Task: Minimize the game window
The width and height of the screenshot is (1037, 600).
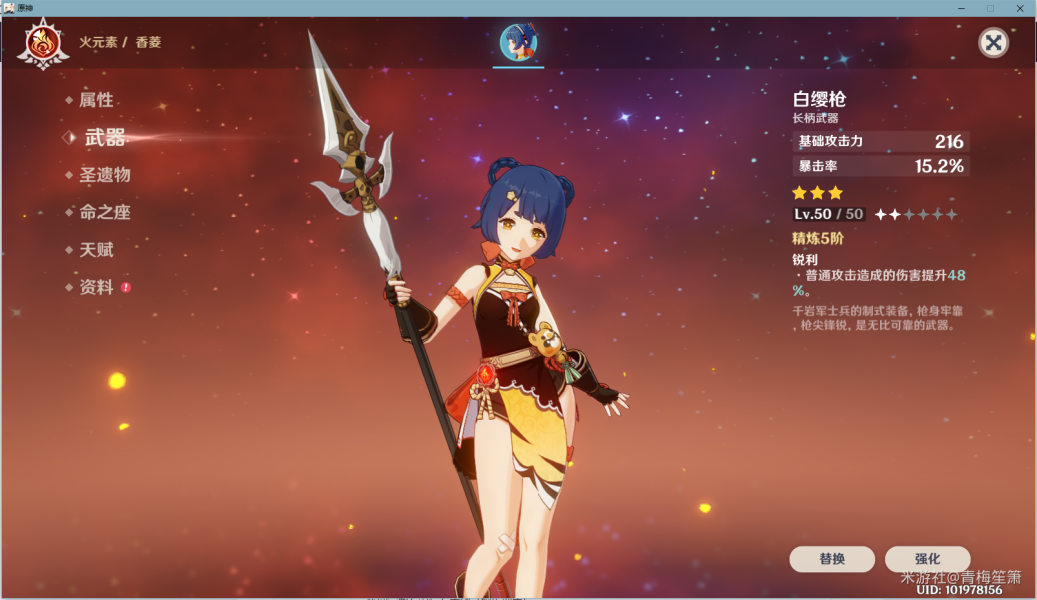Action: tap(961, 8)
